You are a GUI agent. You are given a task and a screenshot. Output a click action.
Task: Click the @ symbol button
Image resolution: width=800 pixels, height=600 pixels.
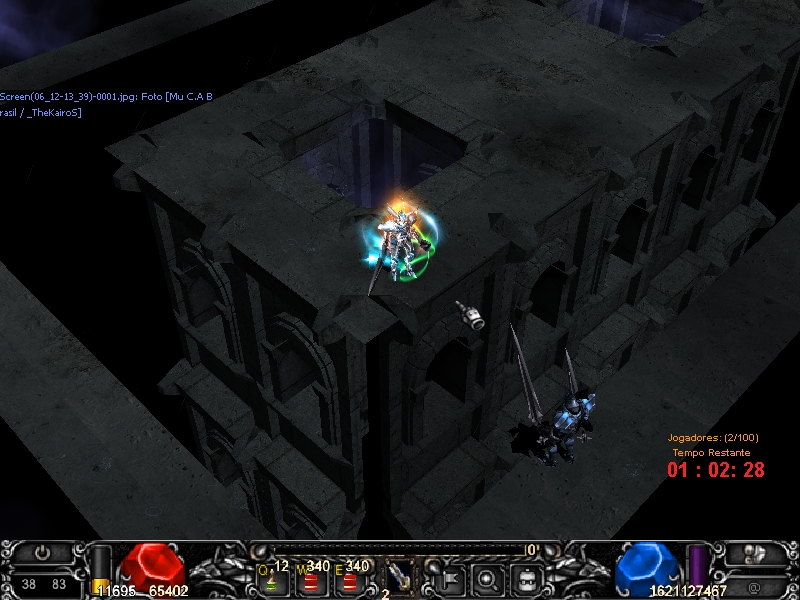[756, 582]
